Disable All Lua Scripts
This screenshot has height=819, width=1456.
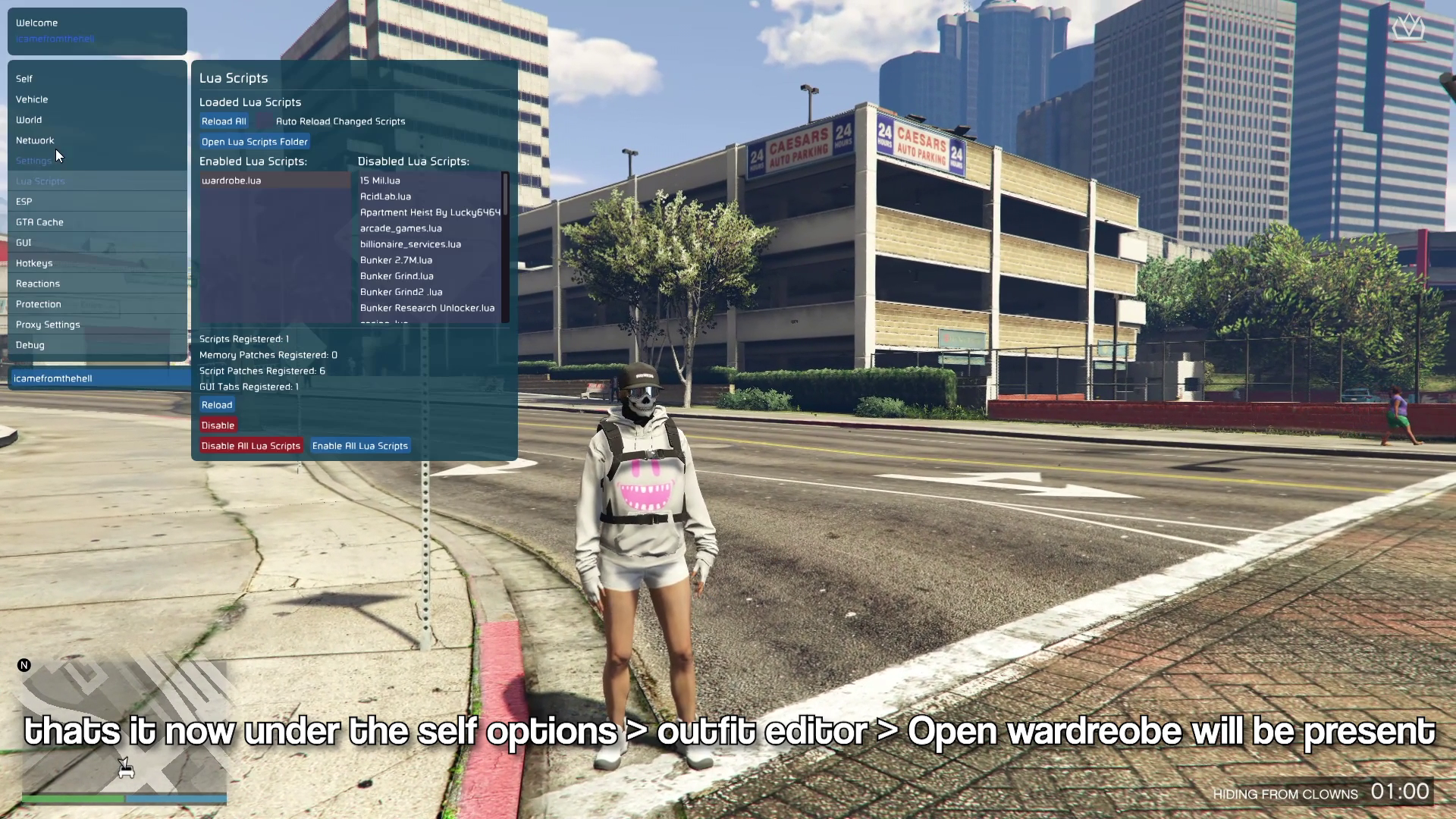click(x=251, y=446)
